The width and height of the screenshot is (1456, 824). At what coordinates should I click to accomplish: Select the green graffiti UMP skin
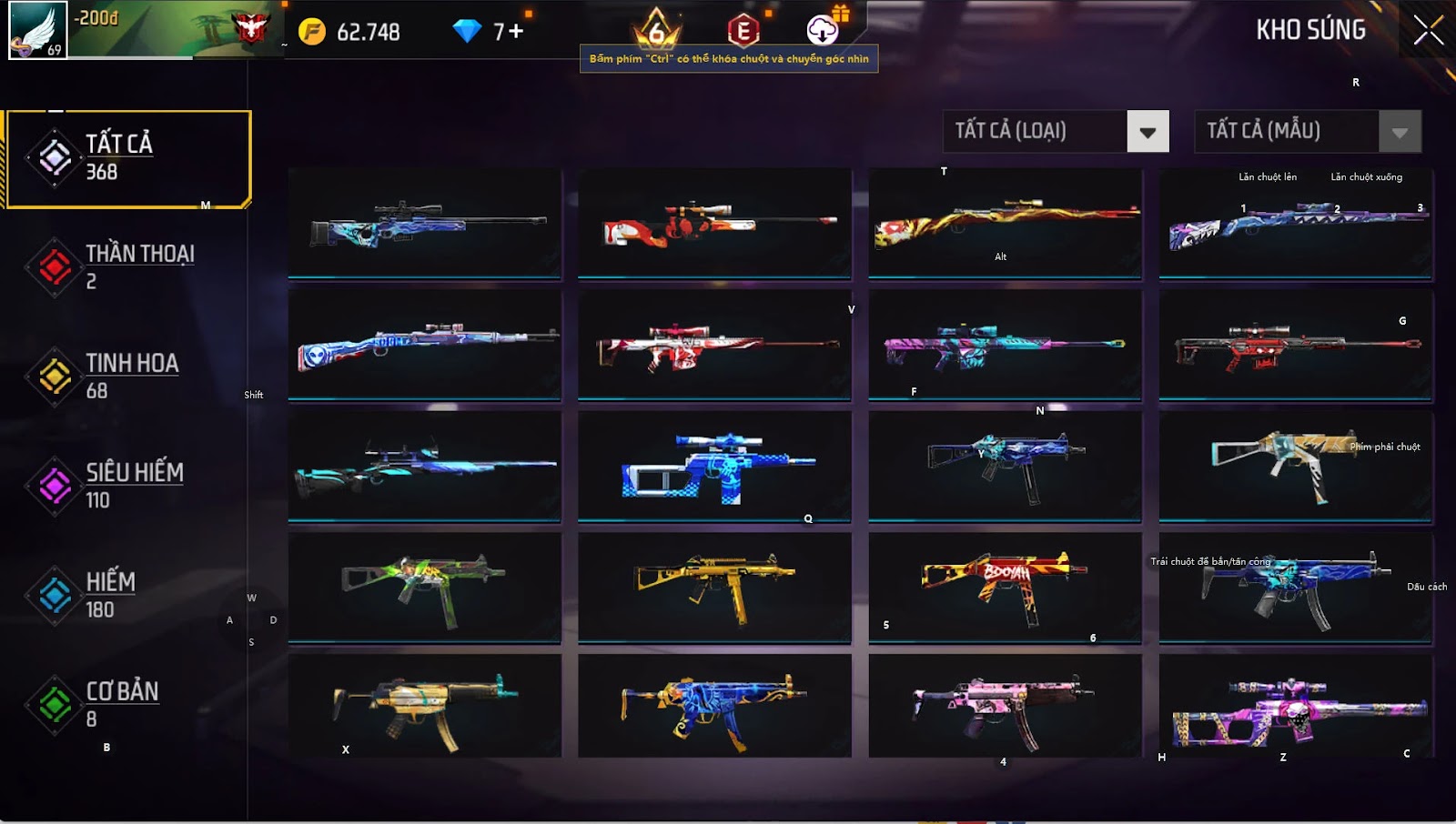pos(424,588)
